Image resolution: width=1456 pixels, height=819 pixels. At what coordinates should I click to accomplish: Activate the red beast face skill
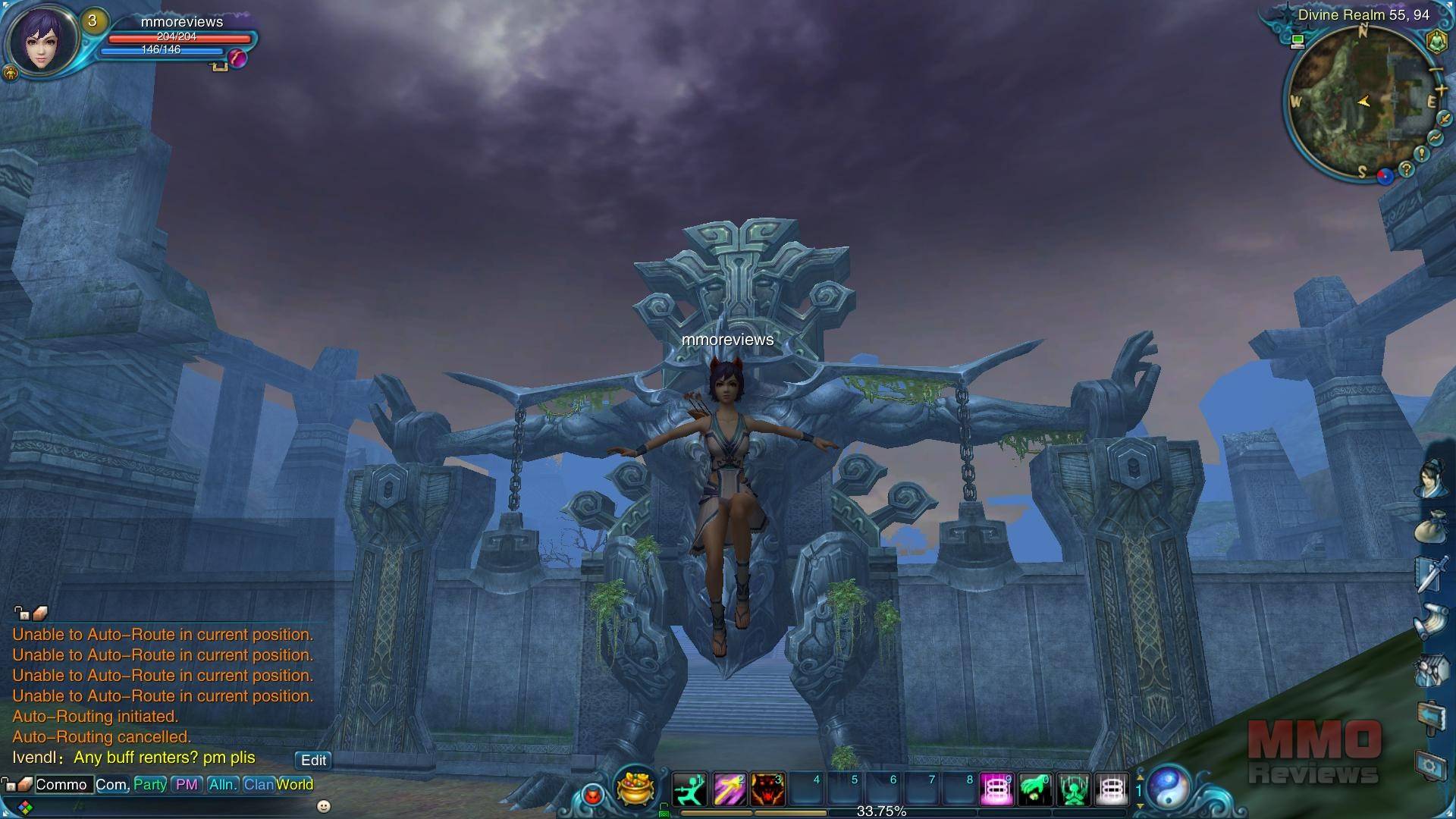tap(767, 789)
